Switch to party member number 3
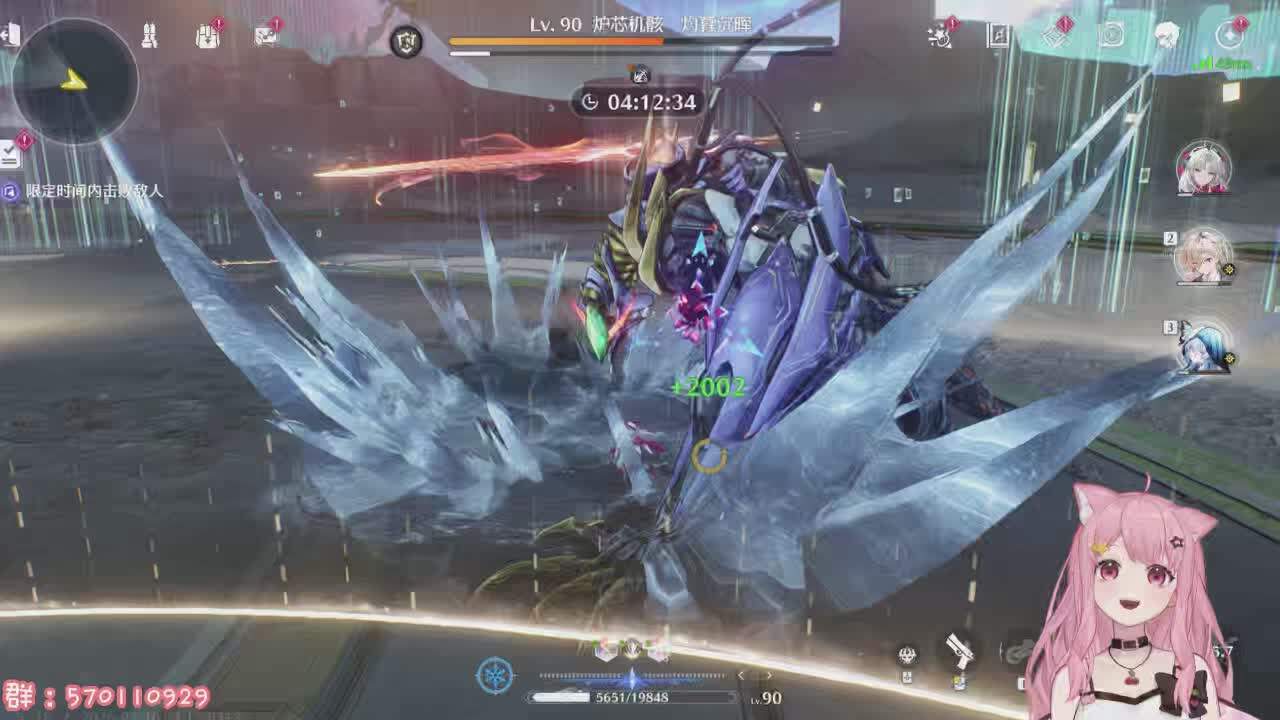This screenshot has width=1280, height=720. [1203, 346]
